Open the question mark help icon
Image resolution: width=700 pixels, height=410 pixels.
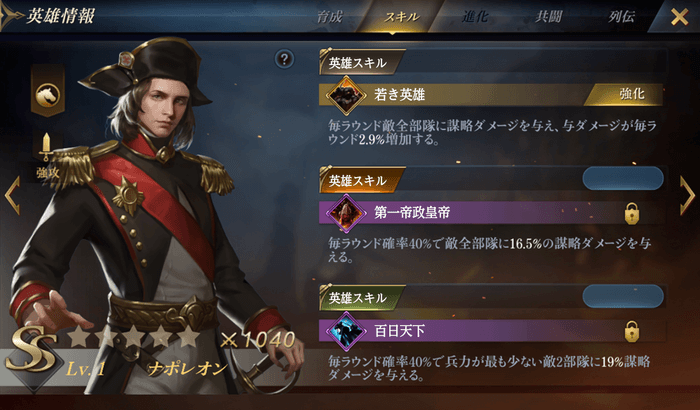[285, 60]
